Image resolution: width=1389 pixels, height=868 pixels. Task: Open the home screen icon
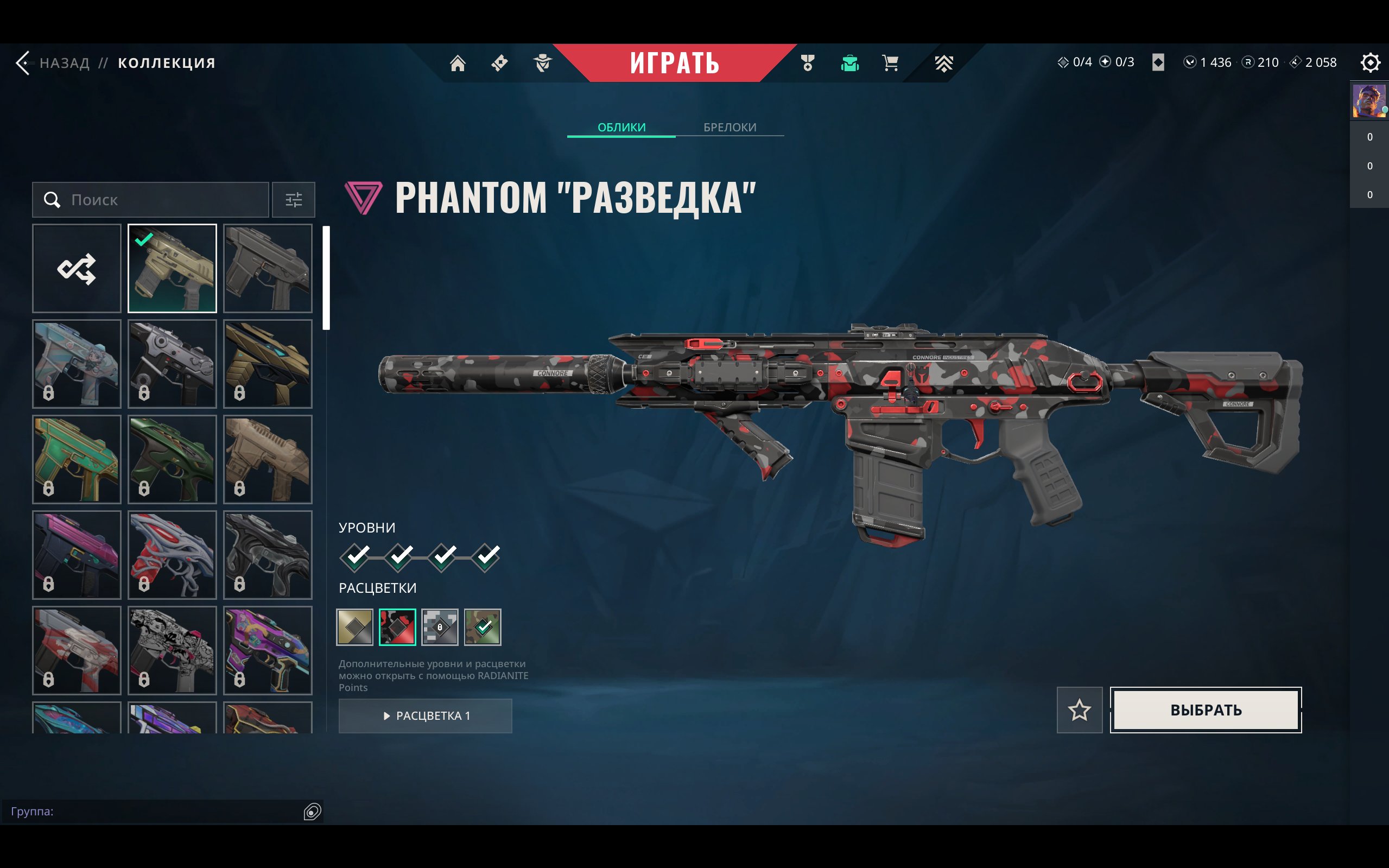[x=458, y=62]
